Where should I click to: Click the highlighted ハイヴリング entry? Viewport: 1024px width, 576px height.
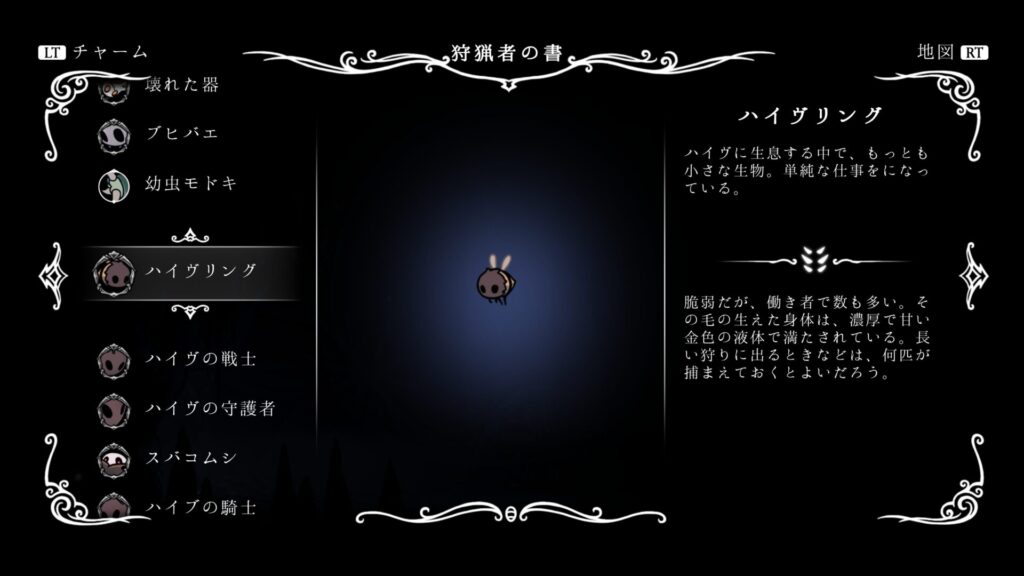click(200, 271)
